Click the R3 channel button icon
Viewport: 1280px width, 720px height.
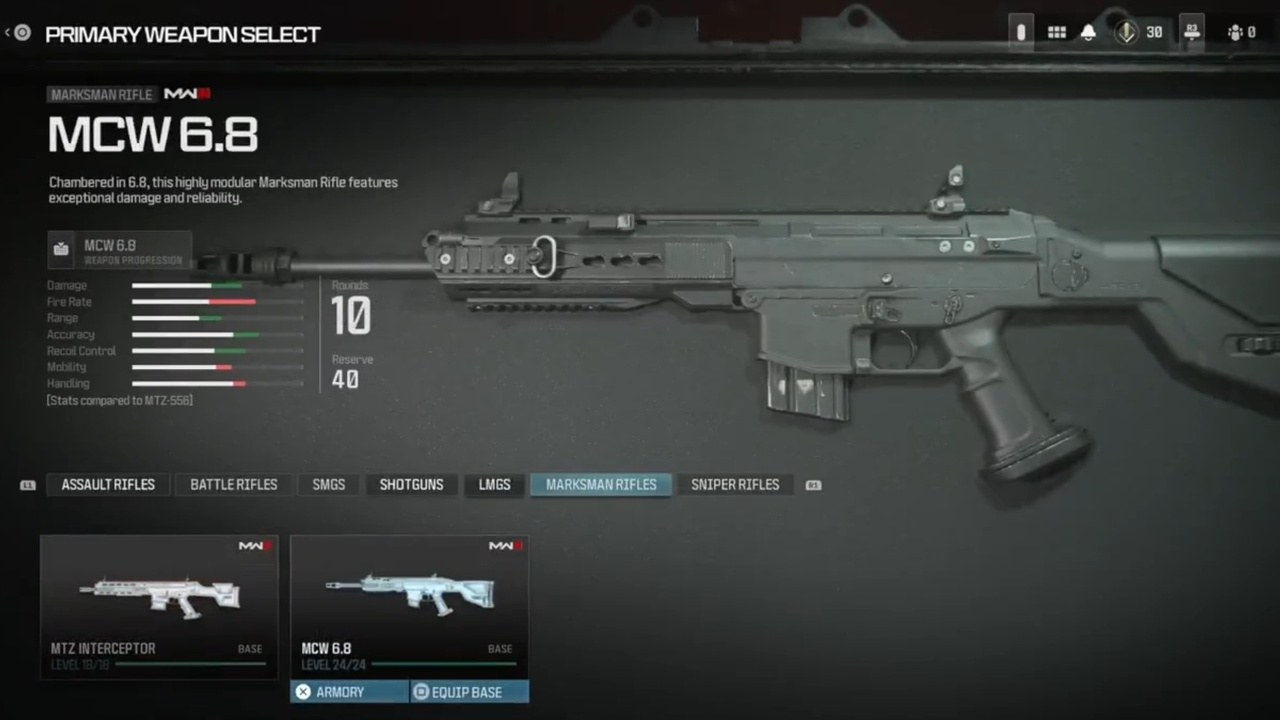(x=1192, y=32)
